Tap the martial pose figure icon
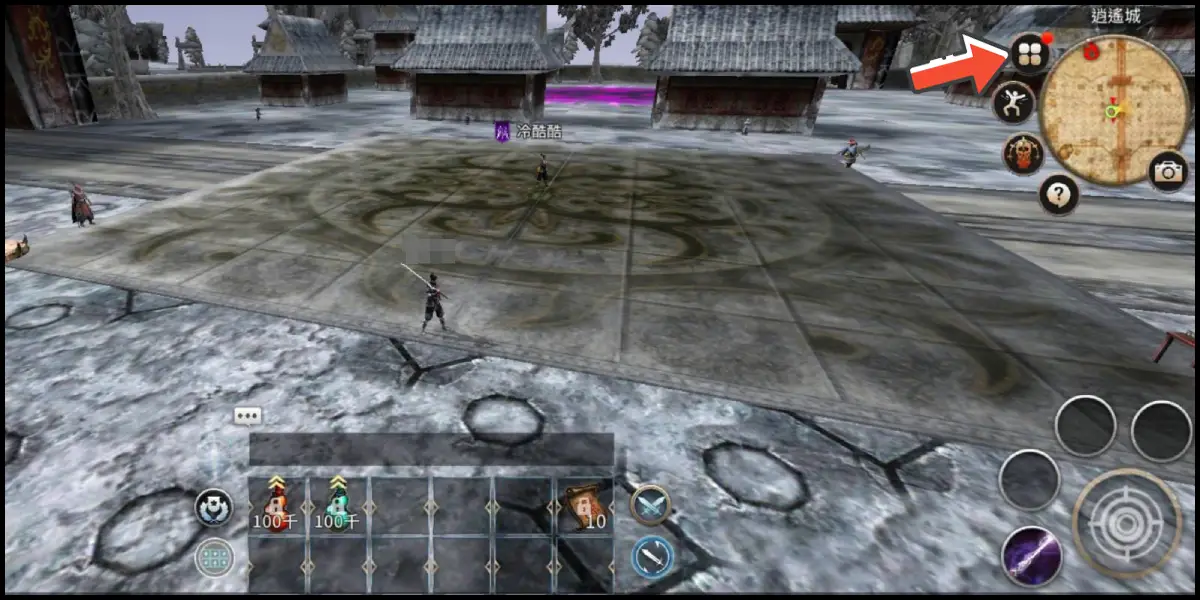Screen dimensions: 1200x600 pyautogui.click(x=1013, y=102)
